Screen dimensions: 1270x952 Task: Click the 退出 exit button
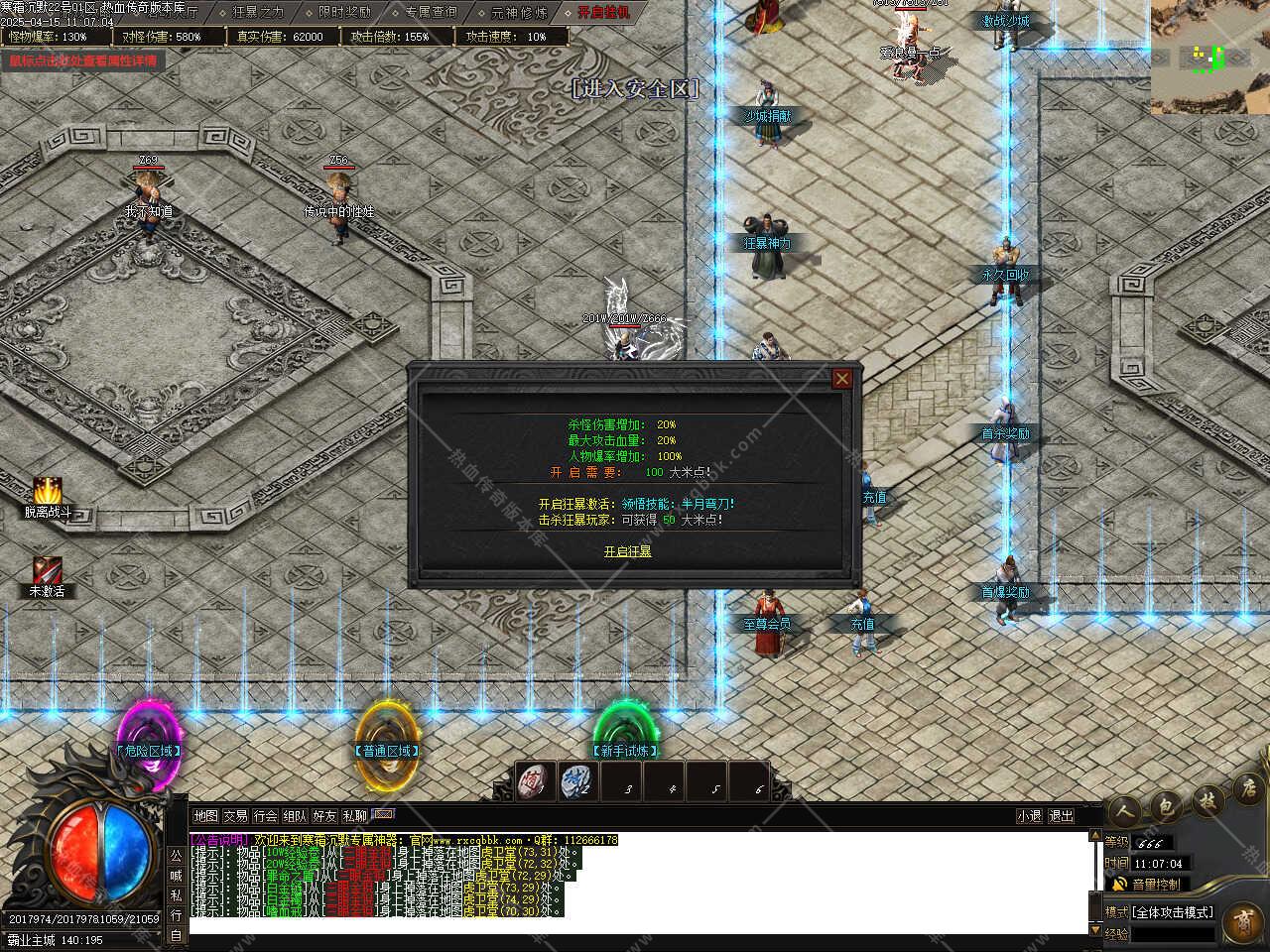[1061, 816]
